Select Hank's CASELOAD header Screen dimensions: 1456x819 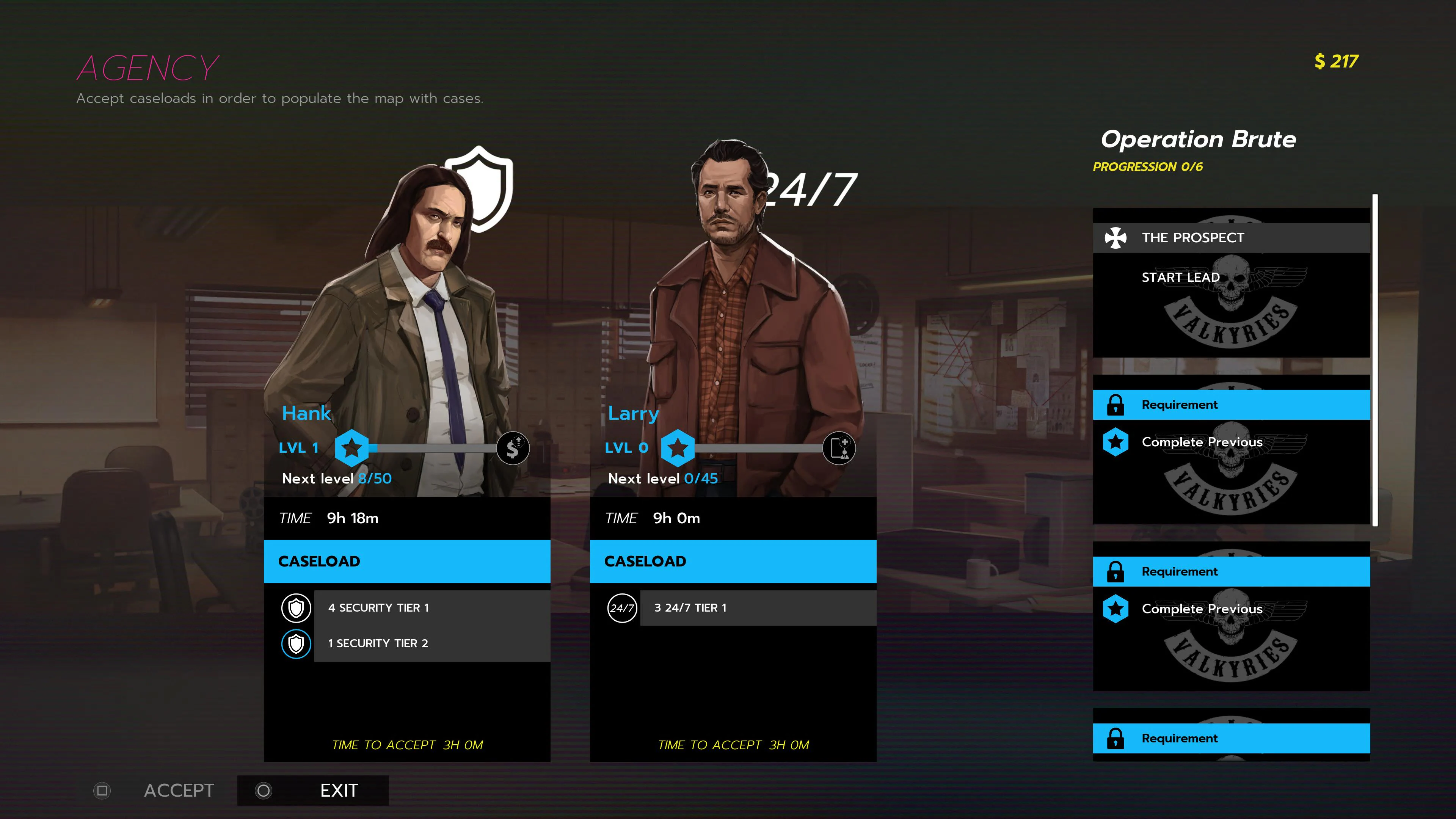pos(406,561)
